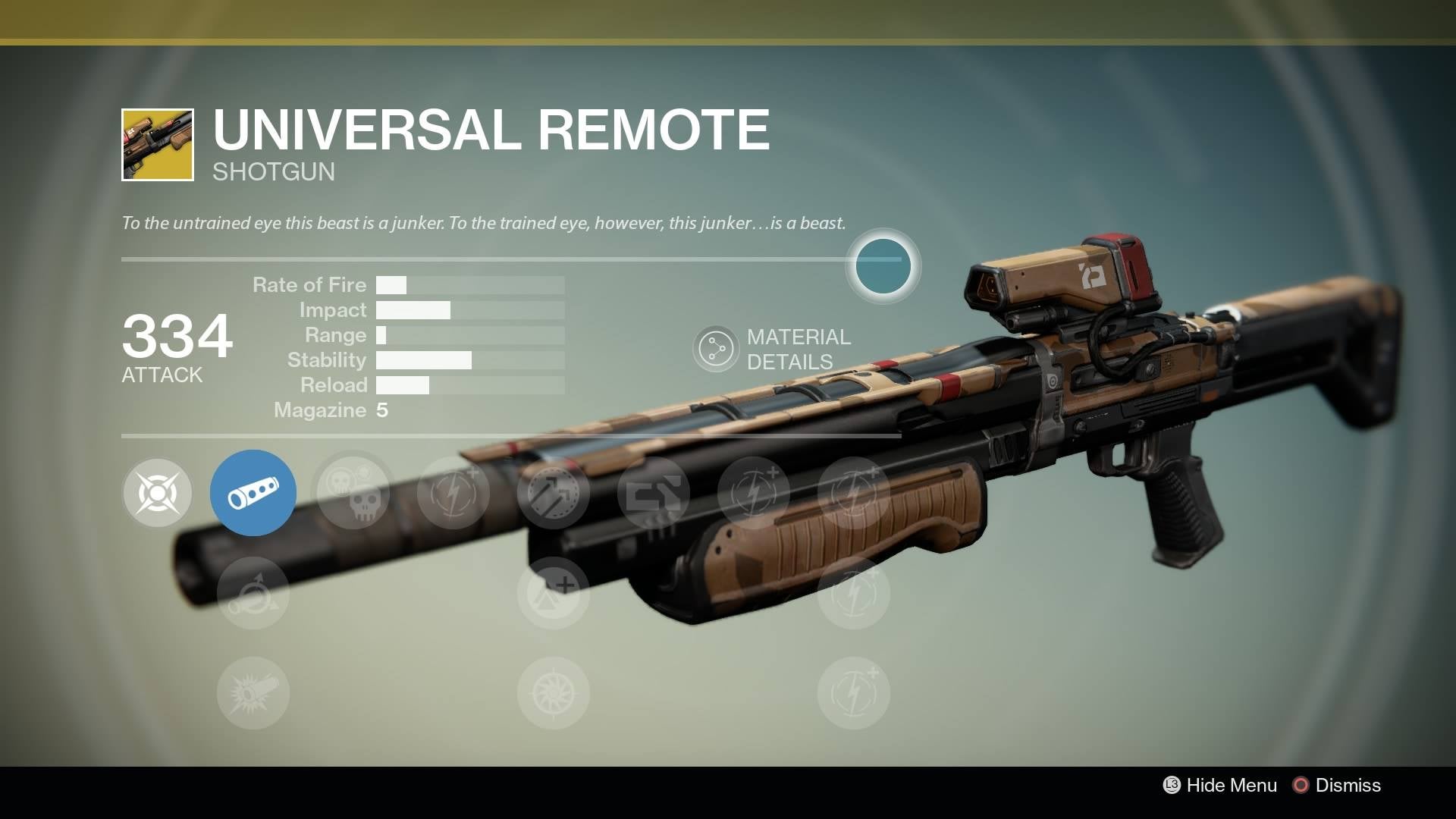Click Hide Menu at the bottom

(1232, 786)
